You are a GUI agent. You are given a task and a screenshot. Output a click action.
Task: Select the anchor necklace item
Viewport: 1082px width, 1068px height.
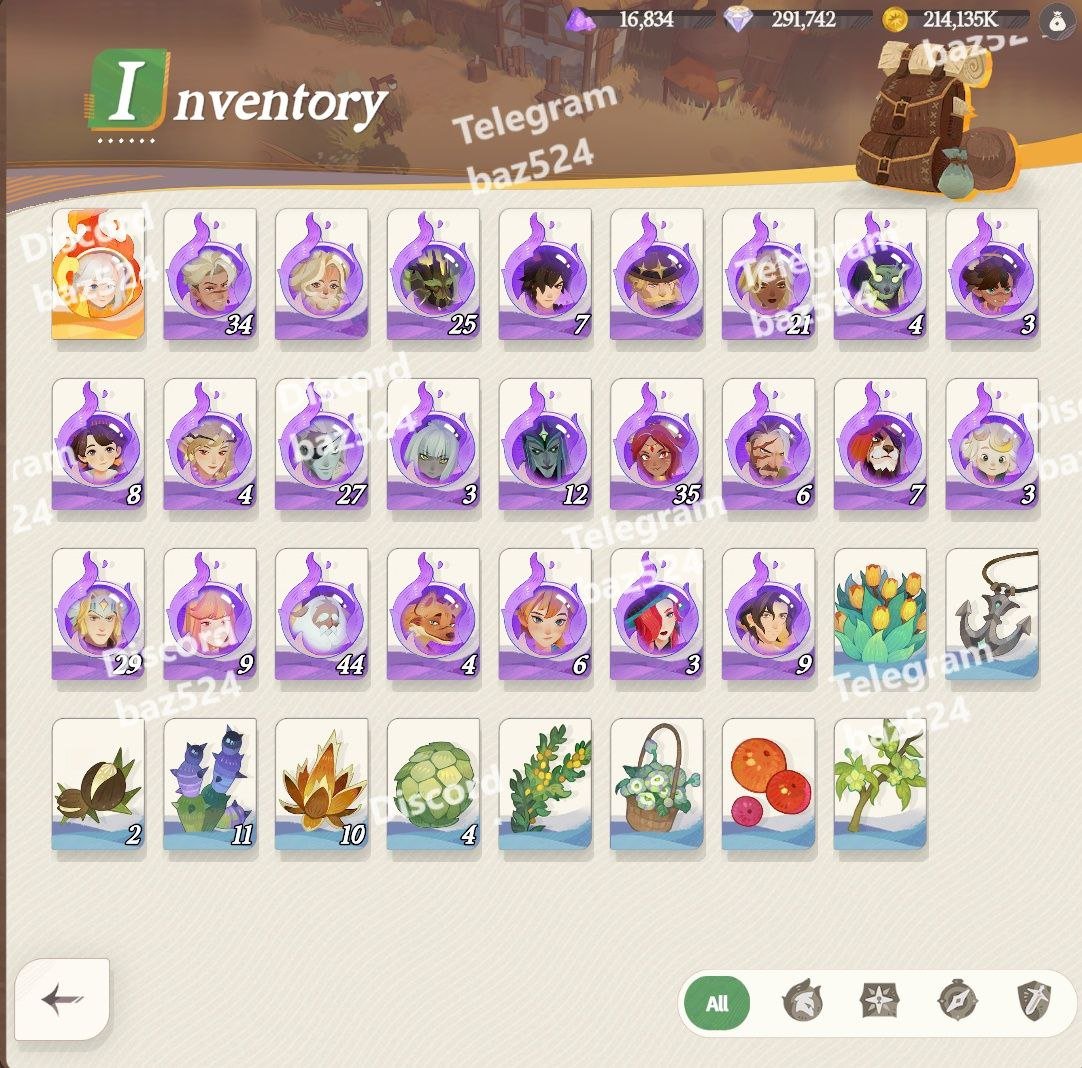[x=992, y=614]
